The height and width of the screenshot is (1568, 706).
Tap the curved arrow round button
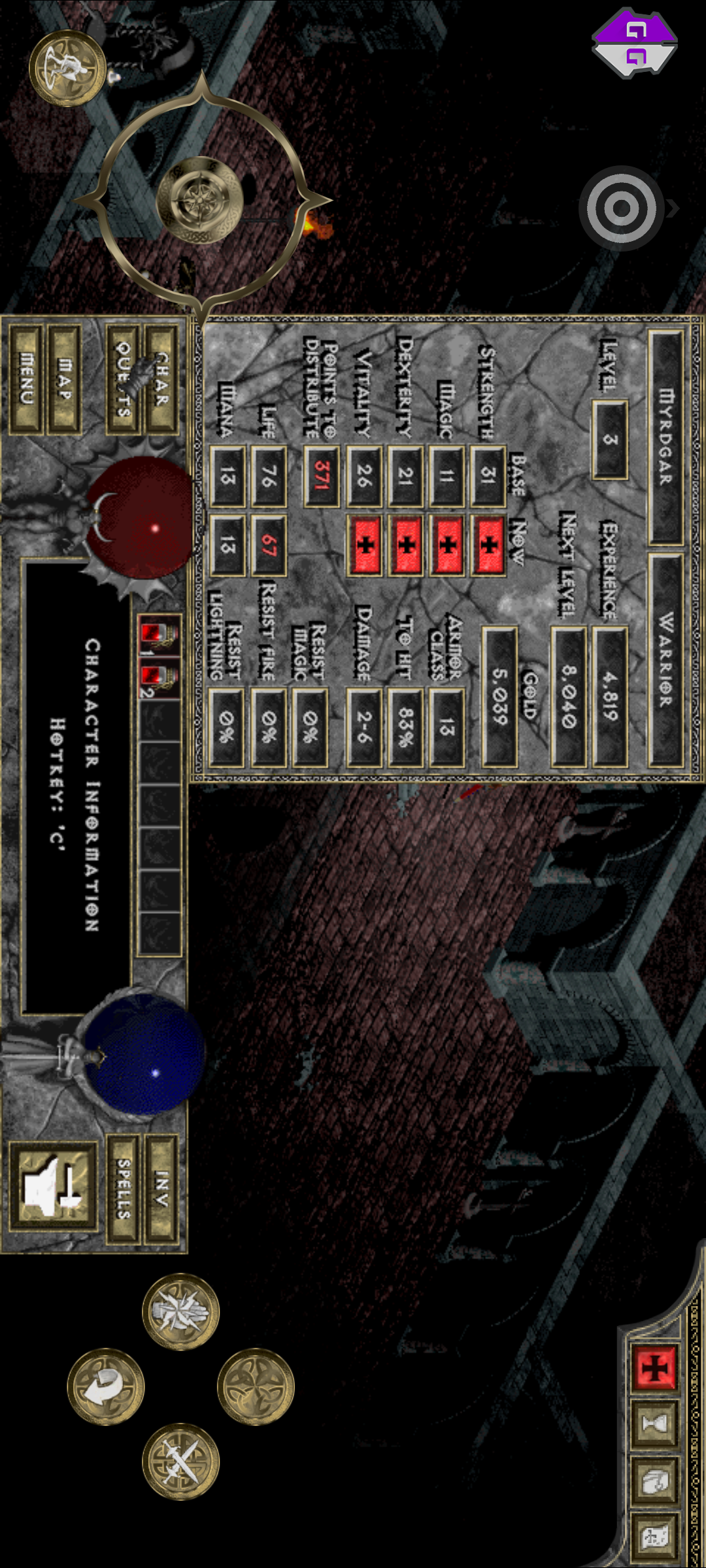[105, 1386]
